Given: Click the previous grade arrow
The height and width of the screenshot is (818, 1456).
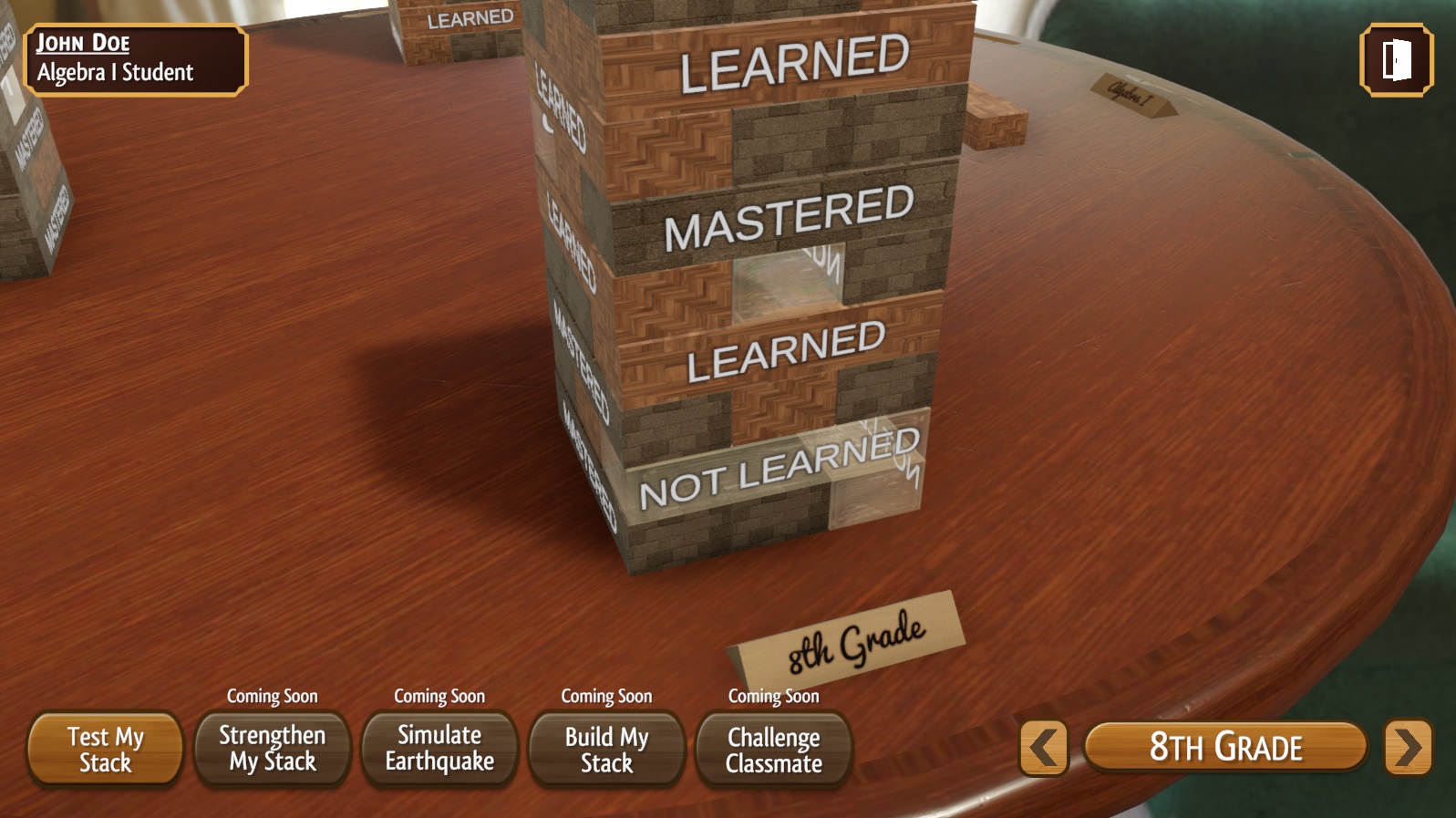Looking at the screenshot, I should 1042,747.
